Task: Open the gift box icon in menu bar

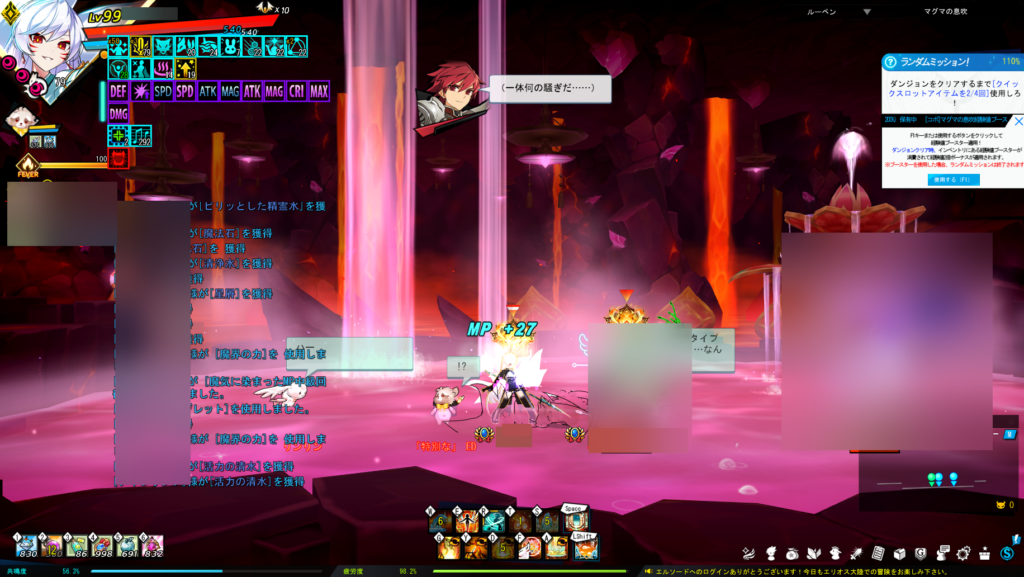Action: [x=984, y=553]
